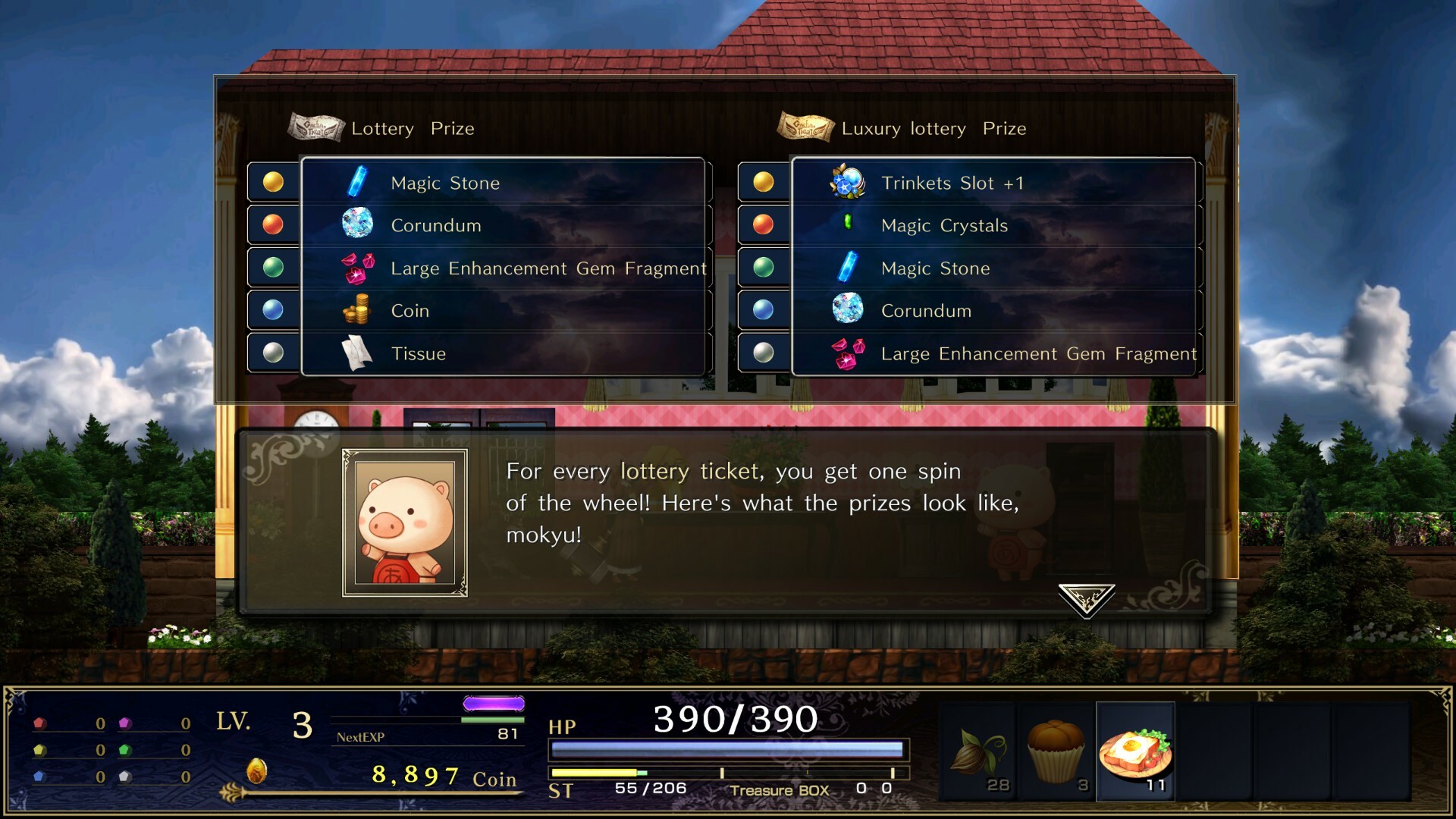Select the Magic Stone prize icon
Viewport: 1456px width, 819px height.
[356, 182]
